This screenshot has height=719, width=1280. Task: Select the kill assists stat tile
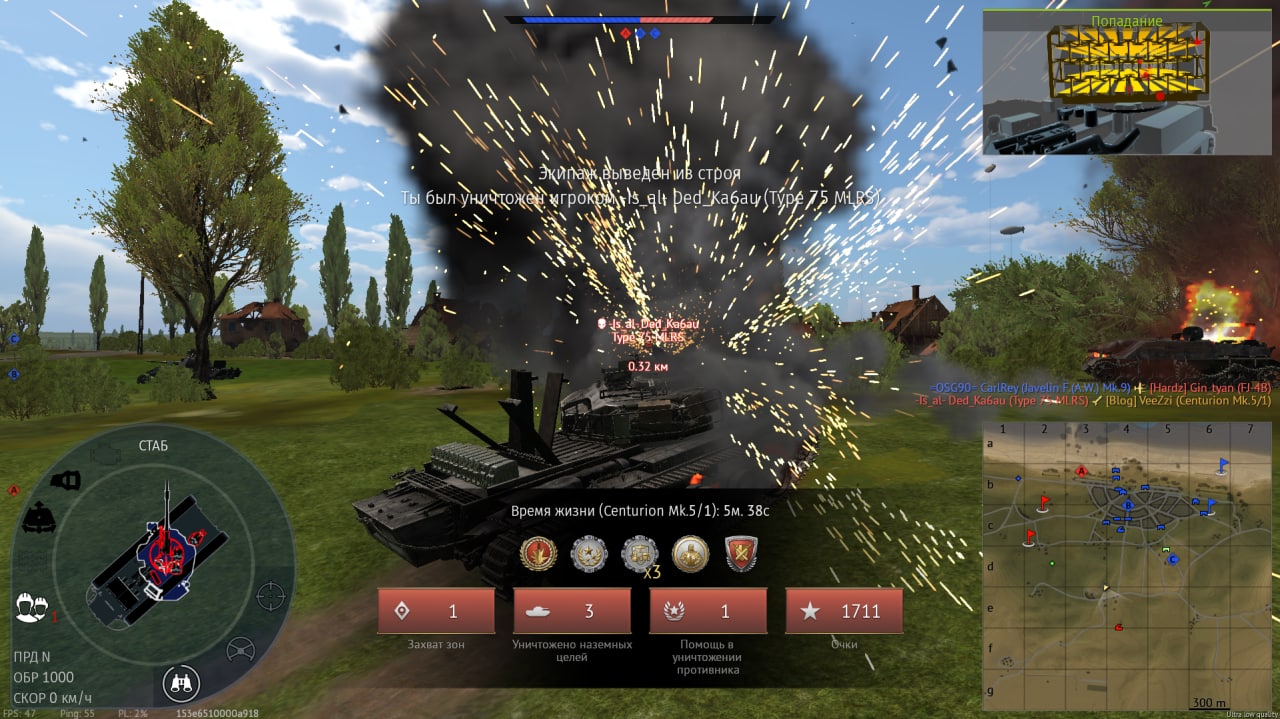click(x=708, y=611)
